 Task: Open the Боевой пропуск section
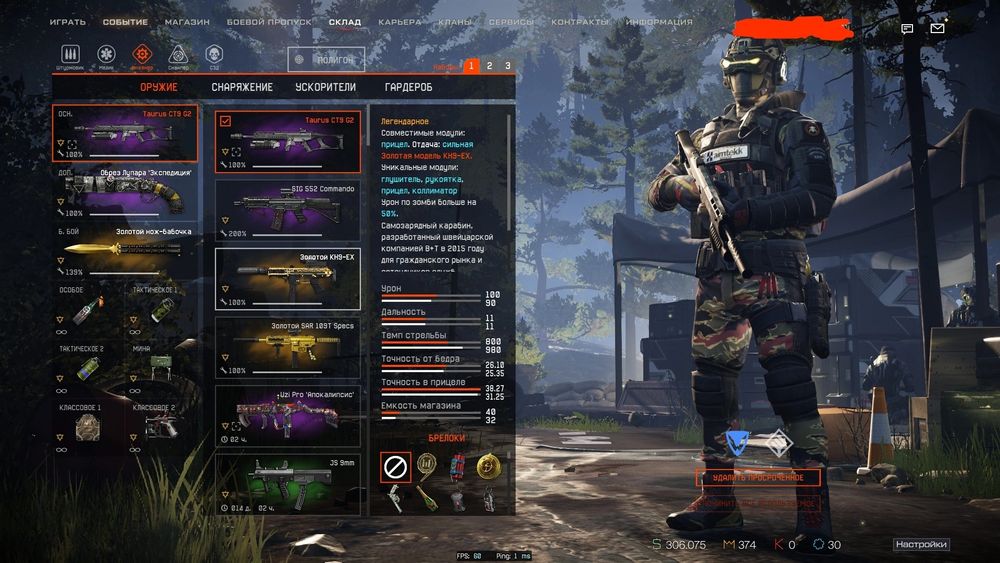pos(270,22)
